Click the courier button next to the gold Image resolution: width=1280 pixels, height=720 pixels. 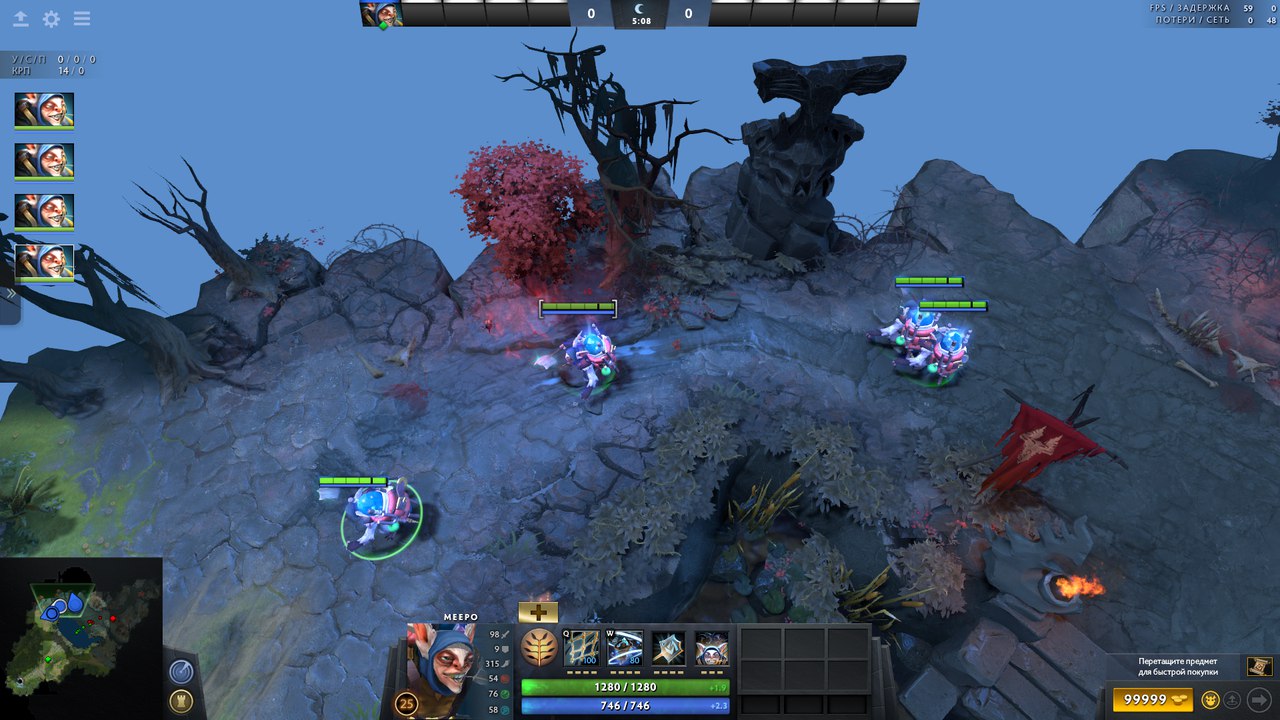pyautogui.click(x=1211, y=699)
